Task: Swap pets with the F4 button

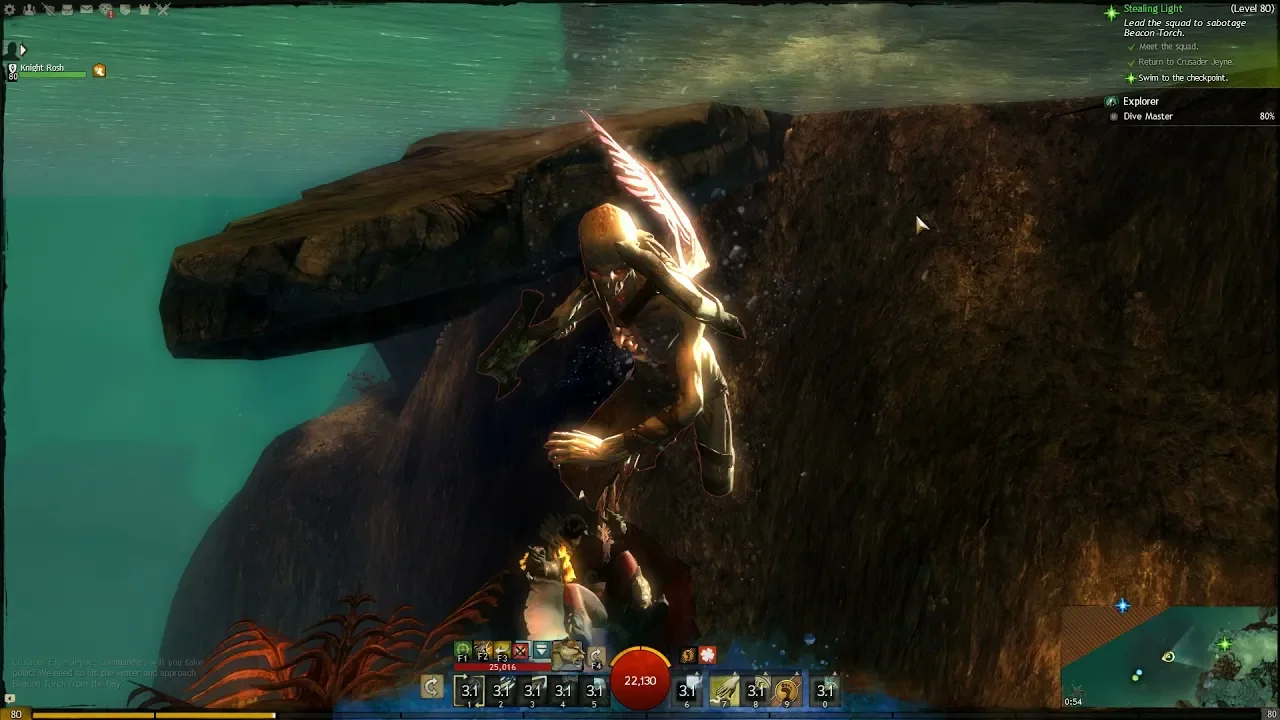Action: (x=596, y=658)
